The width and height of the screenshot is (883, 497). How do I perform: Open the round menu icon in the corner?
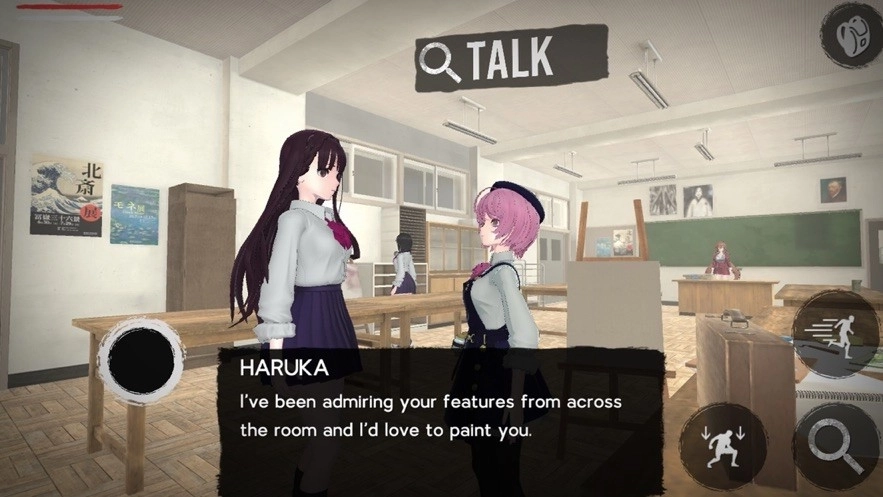point(851,35)
